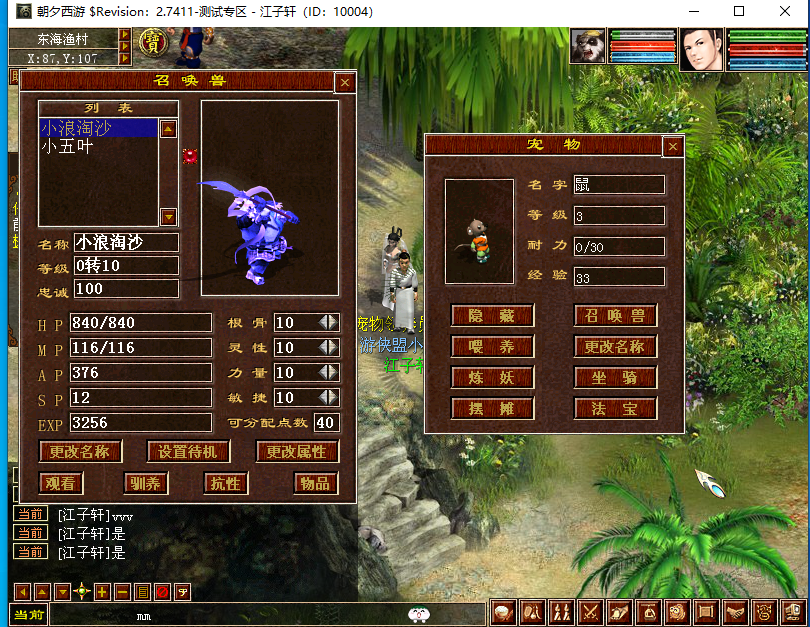
Task: Click the 隐藏 hide pet button
Action: 492,316
